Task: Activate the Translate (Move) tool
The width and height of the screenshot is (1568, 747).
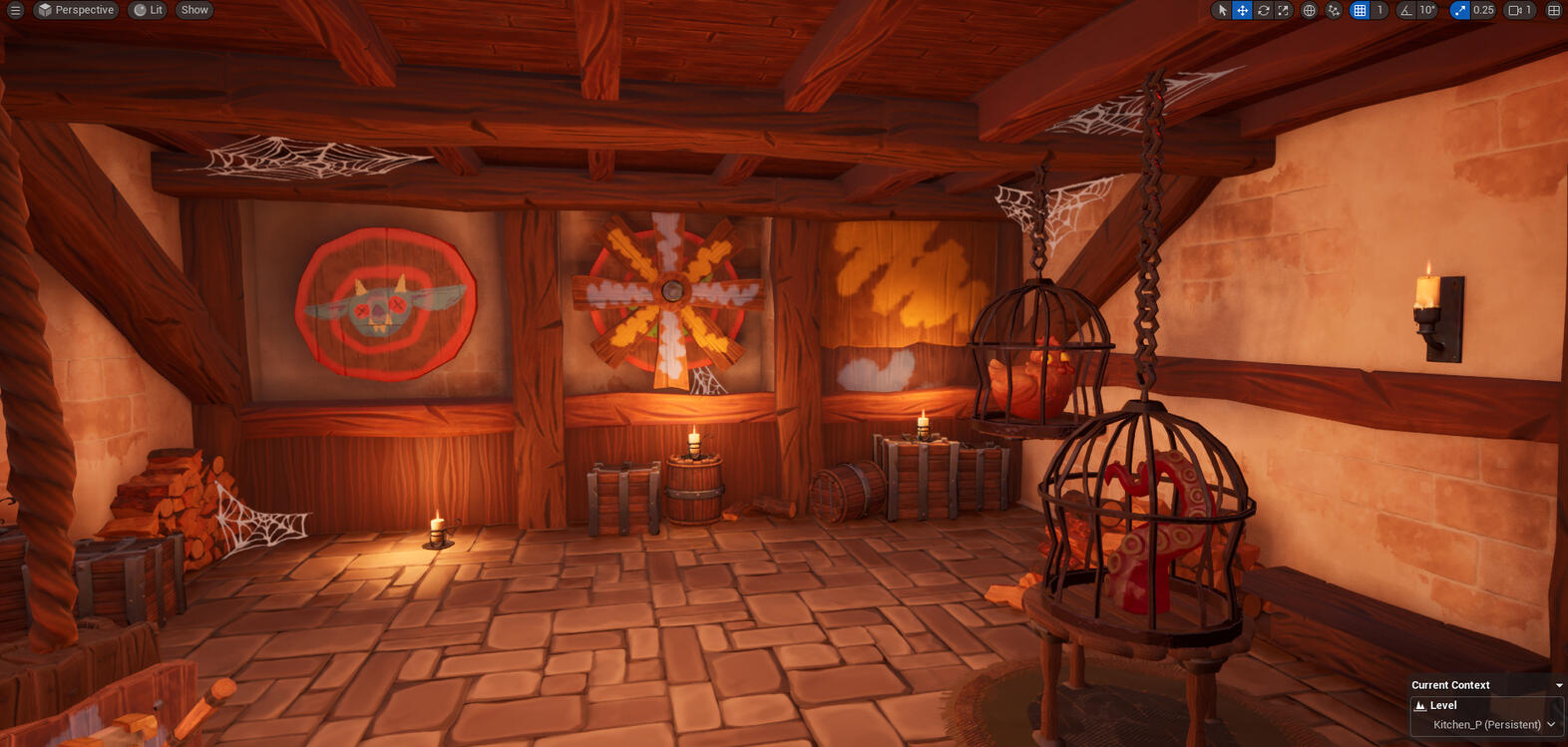Action: (1242, 10)
